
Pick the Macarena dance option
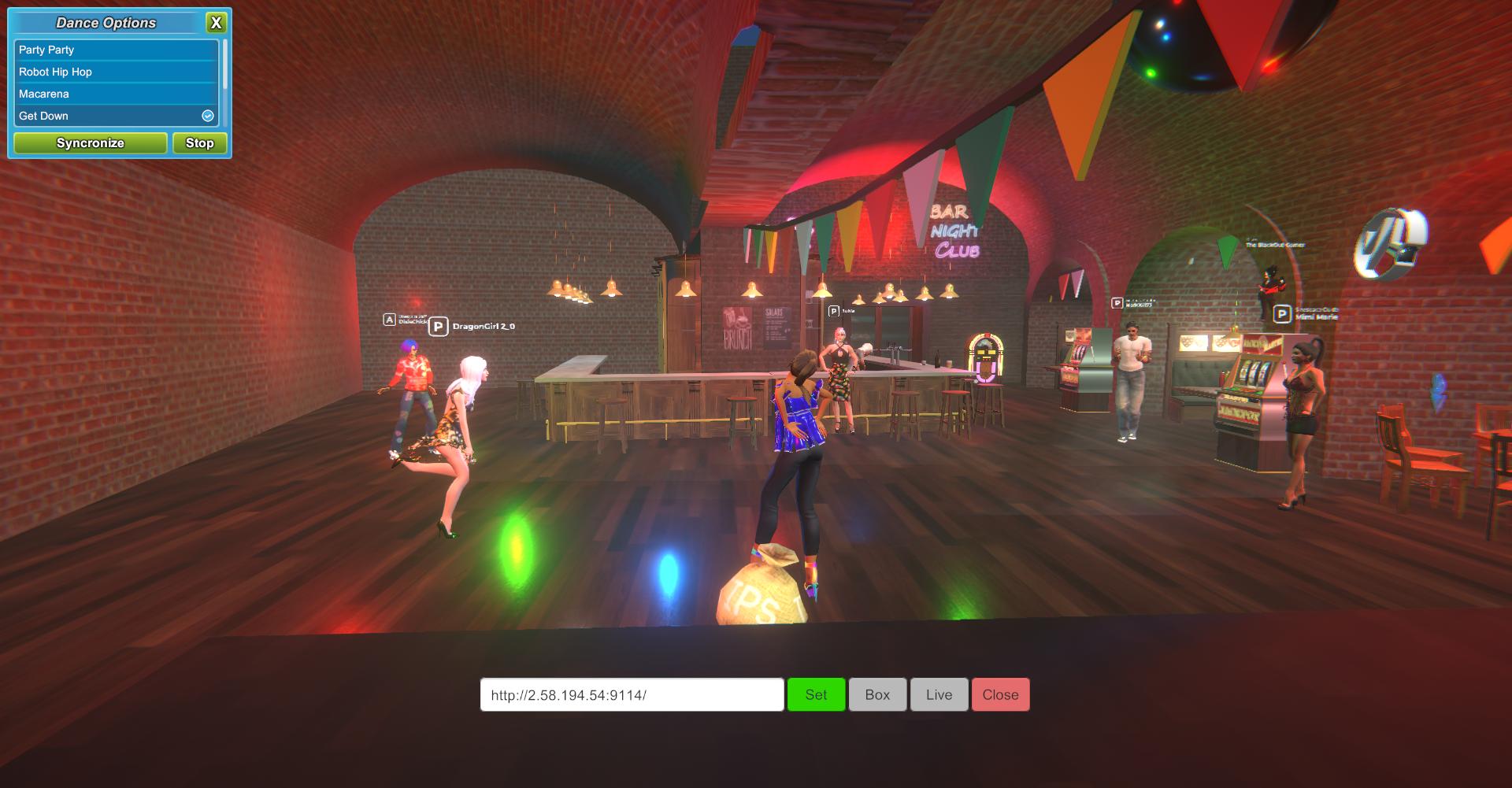(115, 94)
